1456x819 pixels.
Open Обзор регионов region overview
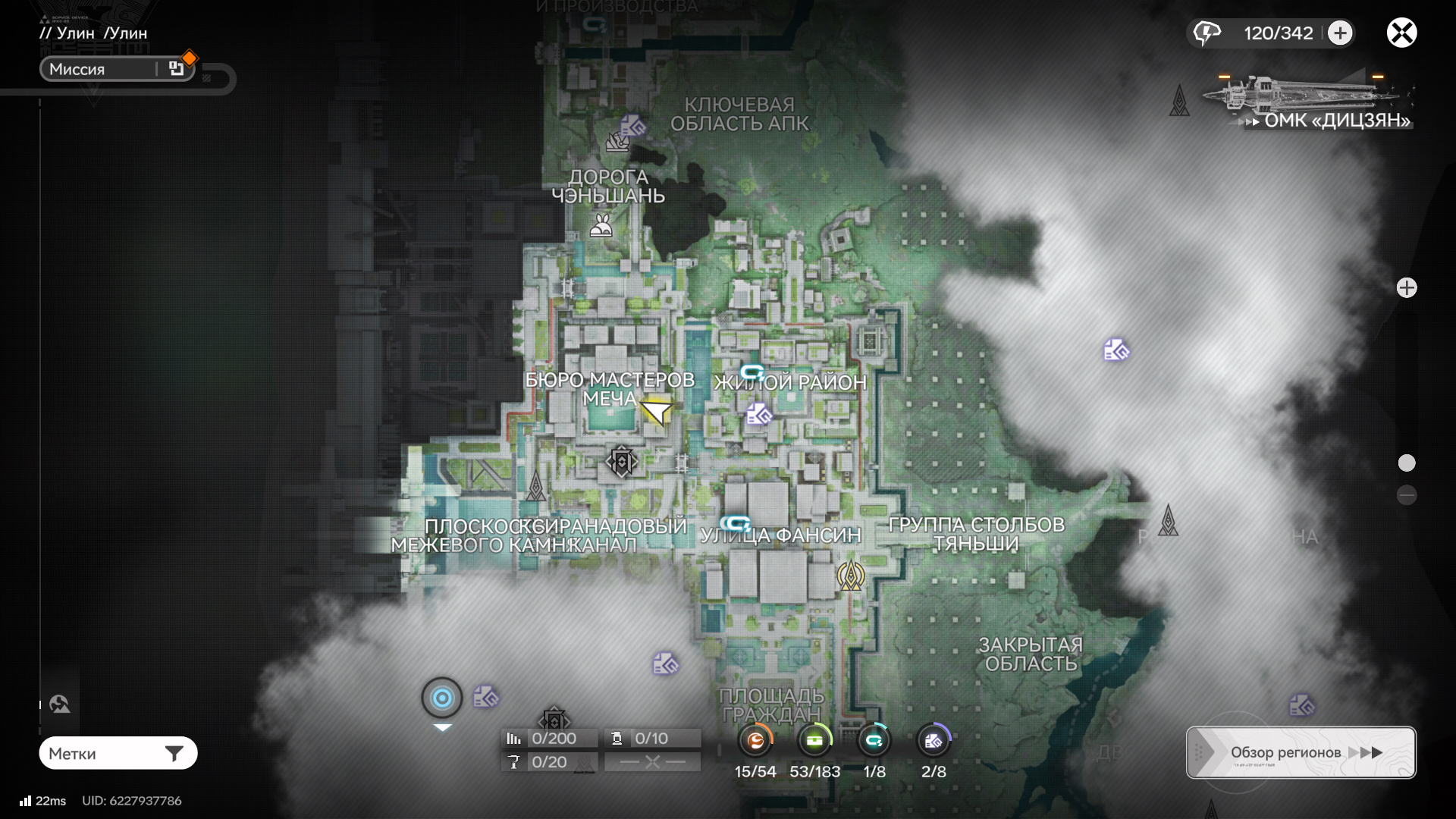(x=1301, y=752)
